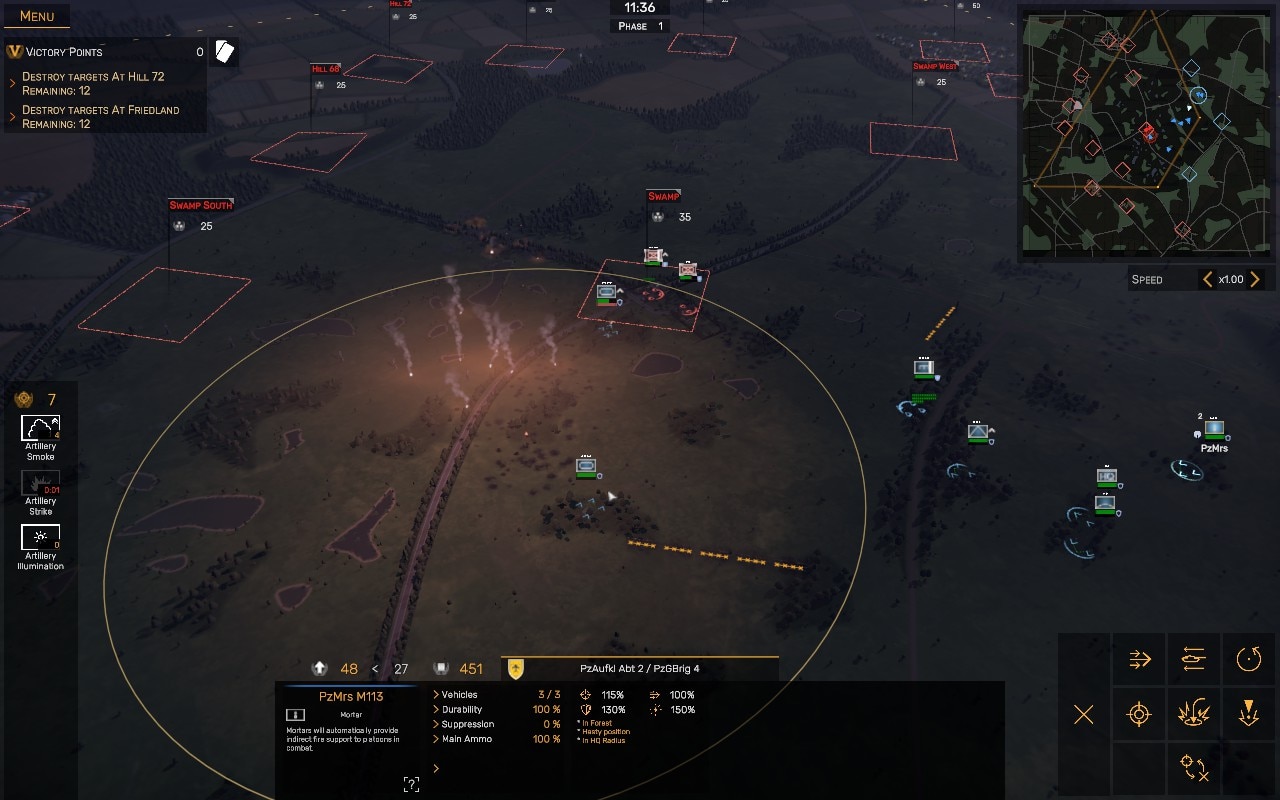
Task: Select the crosshair-and-X toggle order
Action: [x=1194, y=768]
